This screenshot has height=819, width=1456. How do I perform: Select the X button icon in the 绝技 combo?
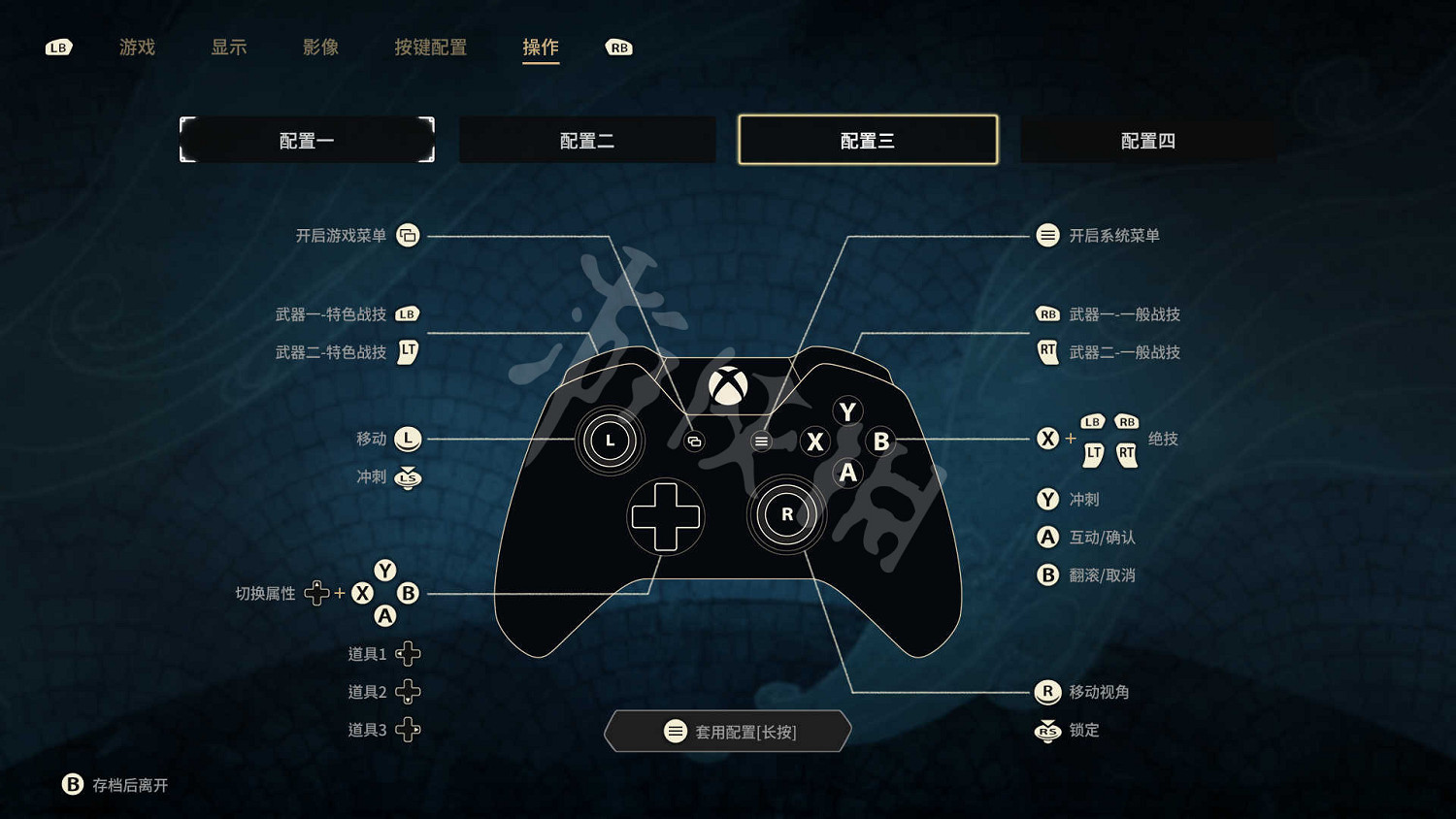1047,439
